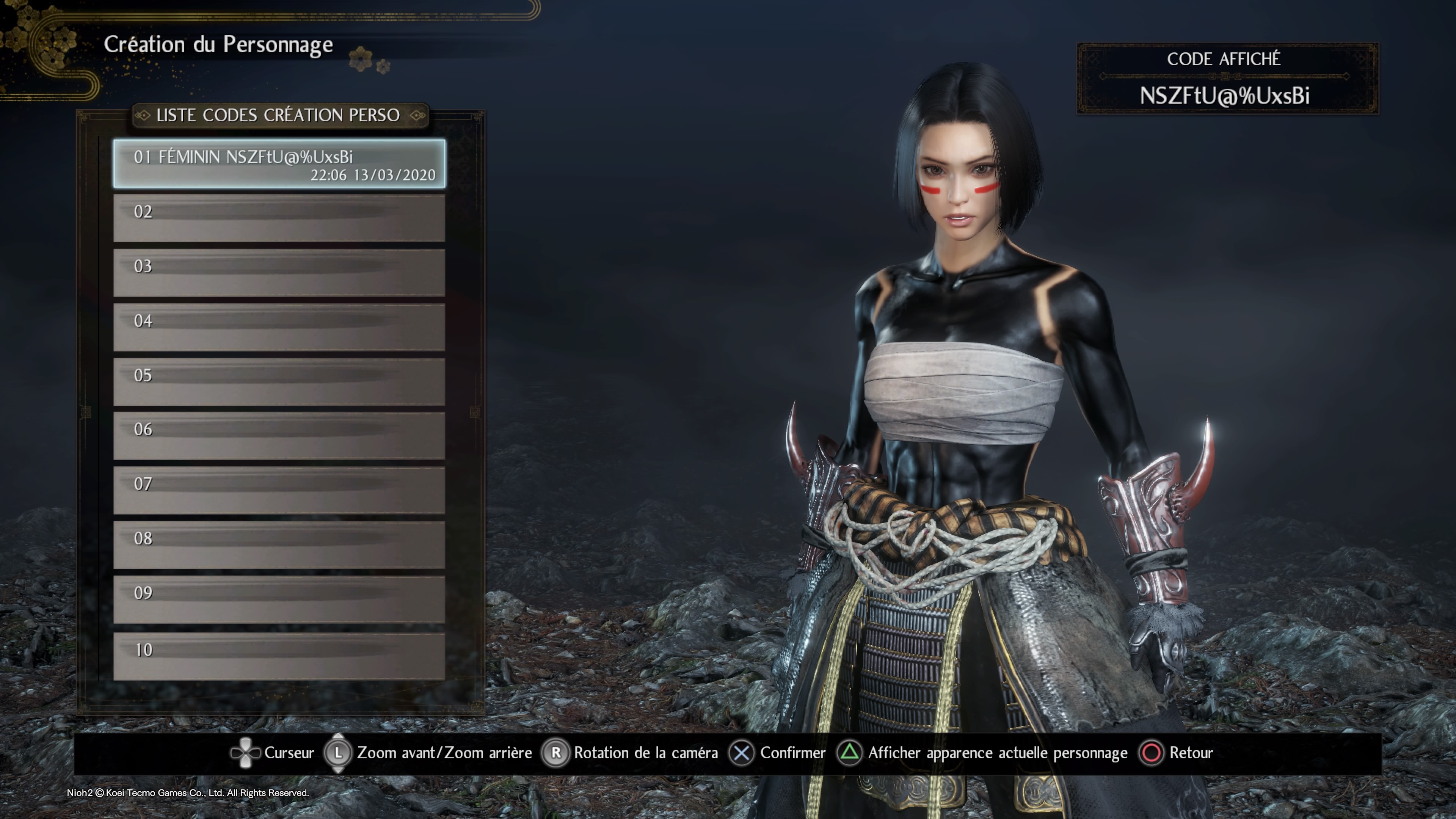Image resolution: width=1456 pixels, height=819 pixels.
Task: Select the empty slot 02
Action: [x=279, y=217]
